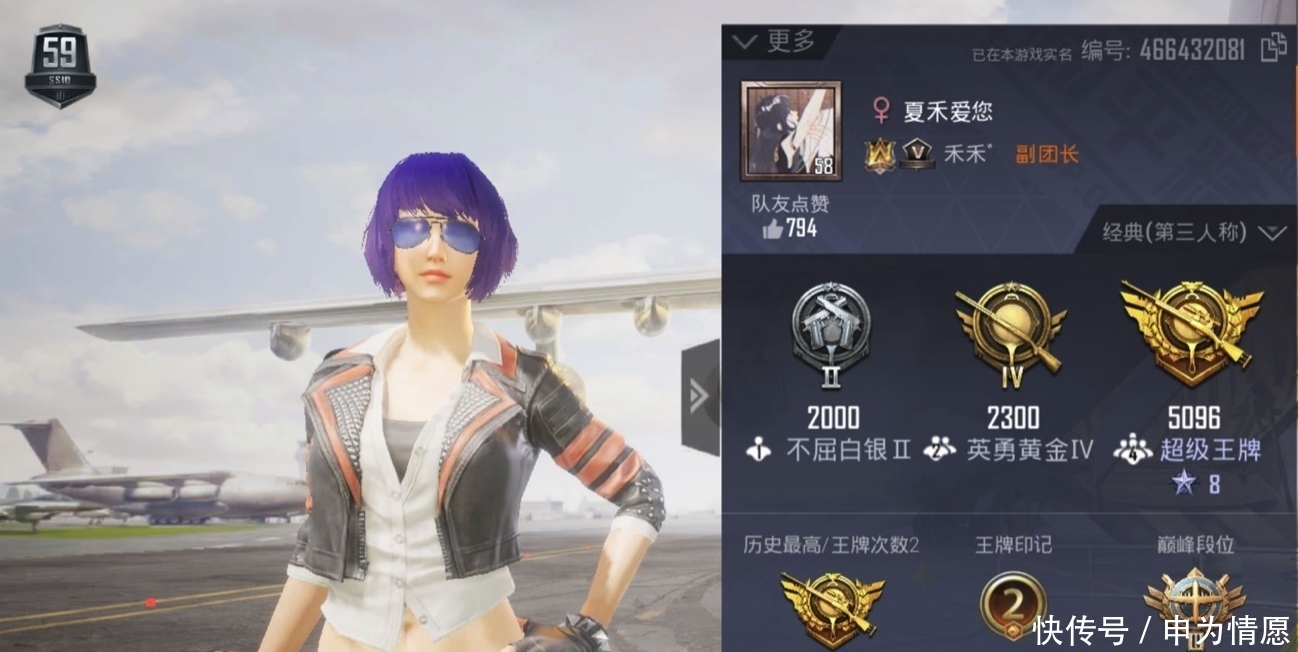Collapse the profile panel with the arrow
1298x652 pixels.
(x=700, y=397)
